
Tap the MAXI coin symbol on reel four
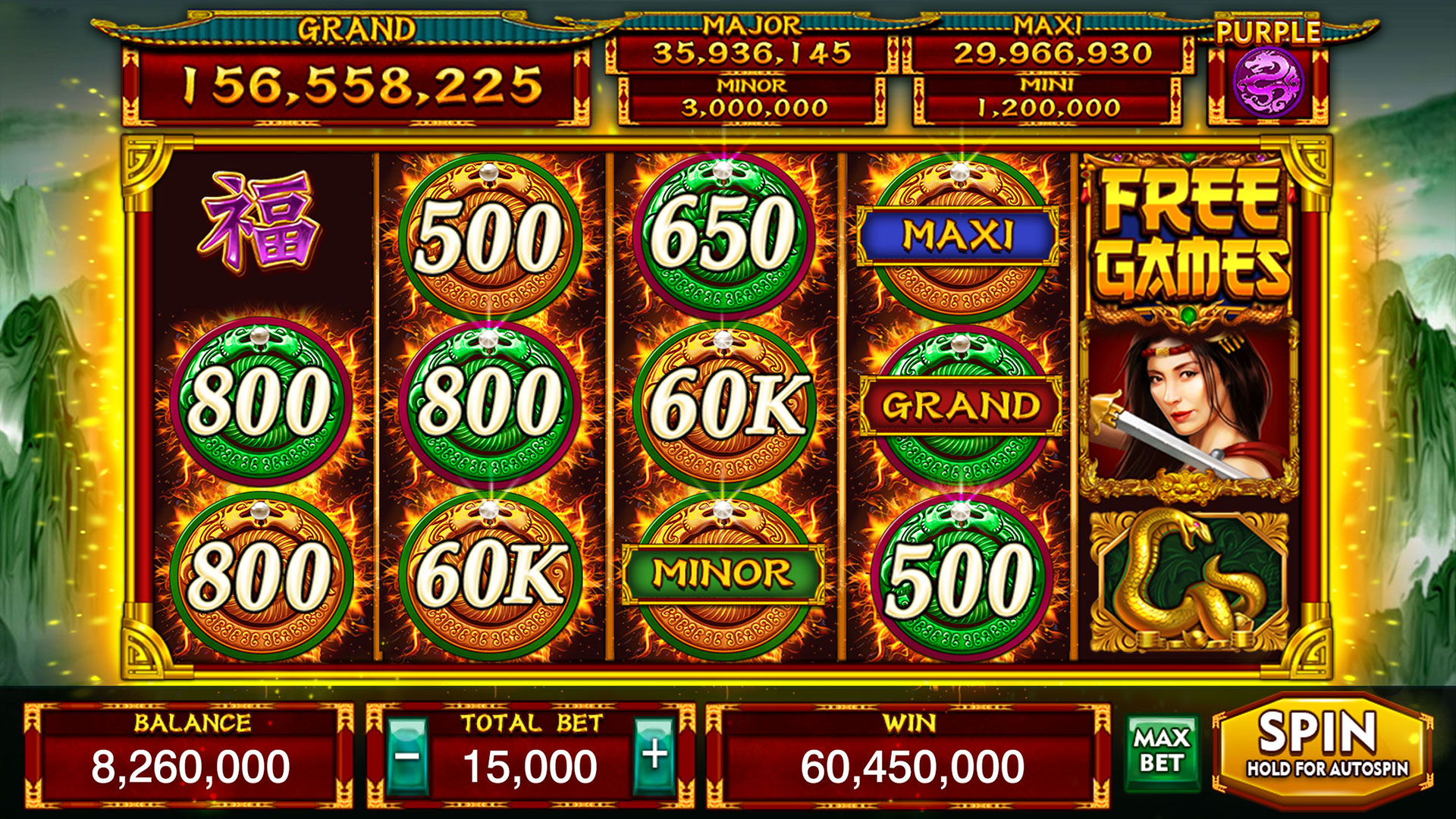click(959, 235)
